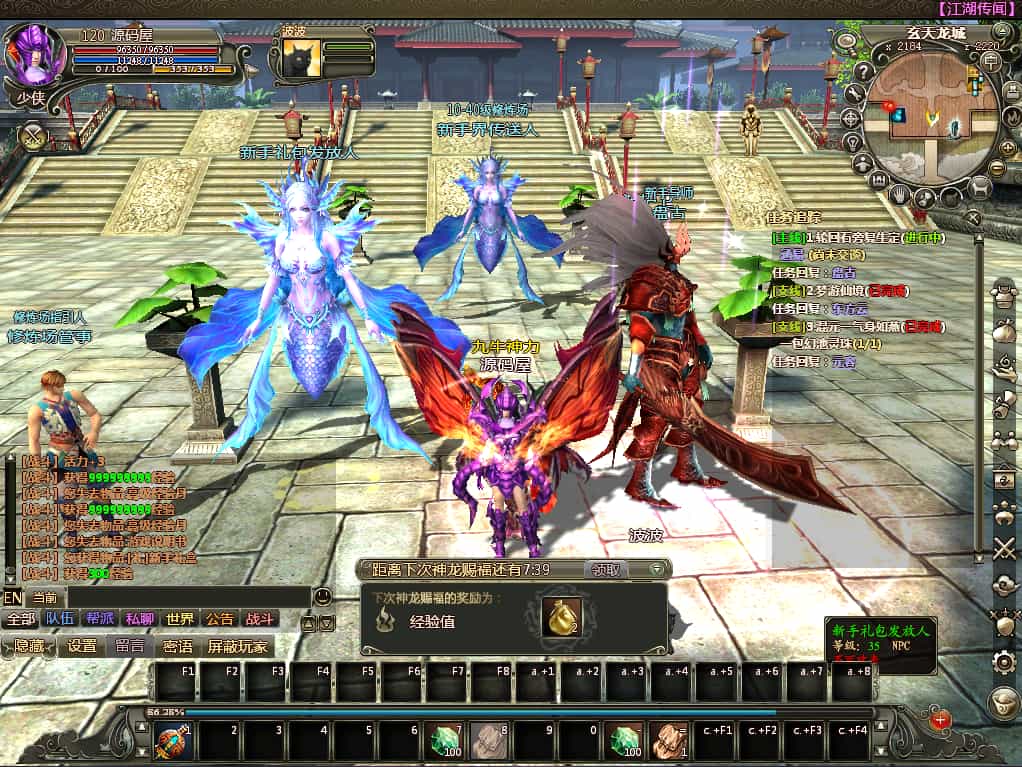
Task: Show the 战斗 combat log tab
Action: (x=260, y=619)
